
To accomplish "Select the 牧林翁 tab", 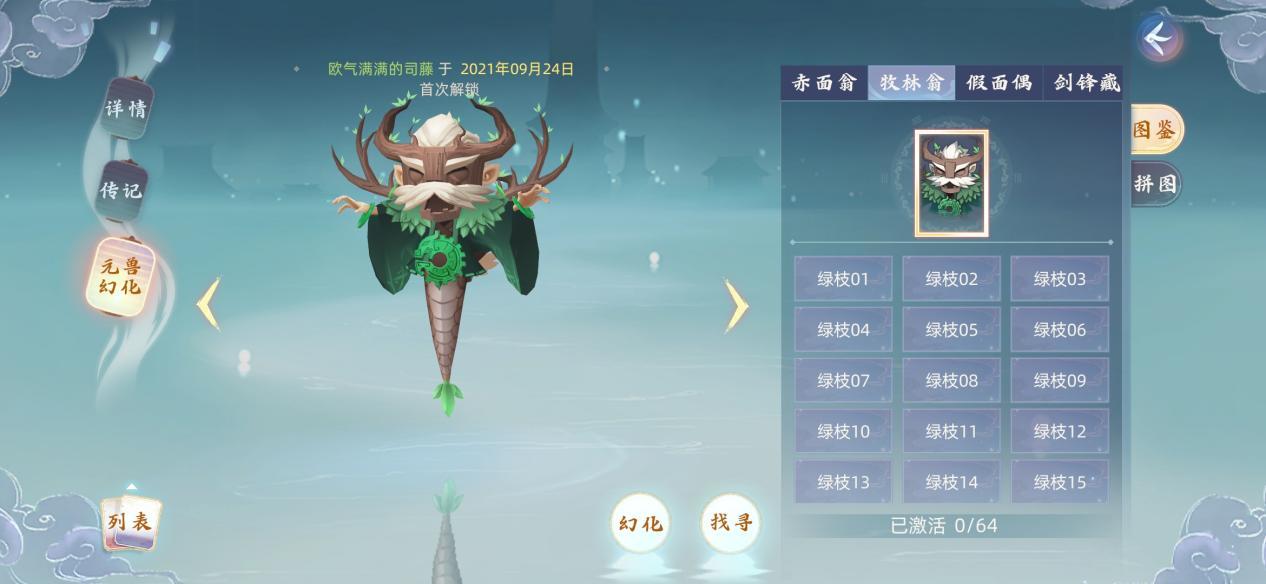I will (911, 83).
